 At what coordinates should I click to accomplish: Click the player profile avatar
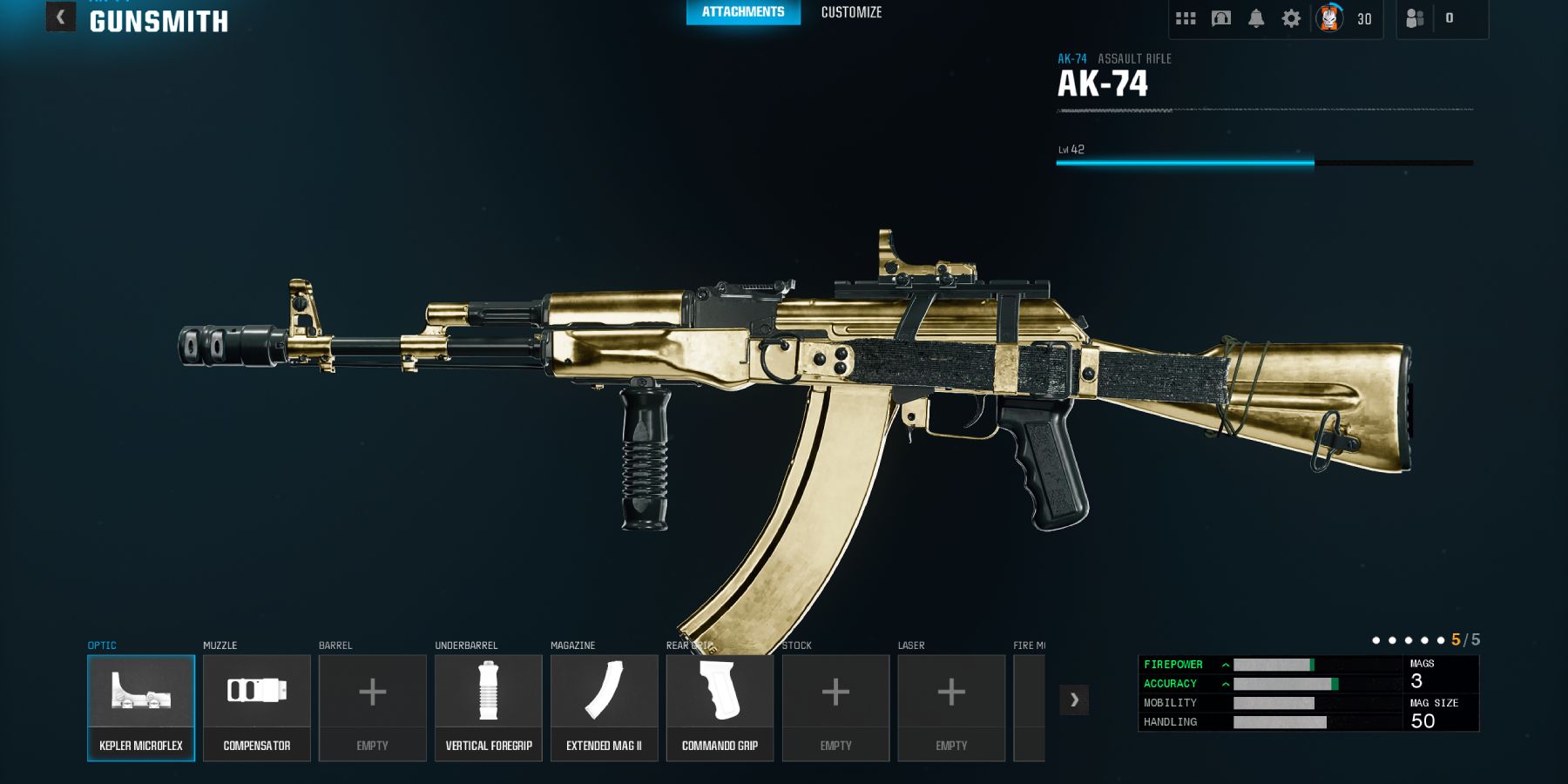1329,18
